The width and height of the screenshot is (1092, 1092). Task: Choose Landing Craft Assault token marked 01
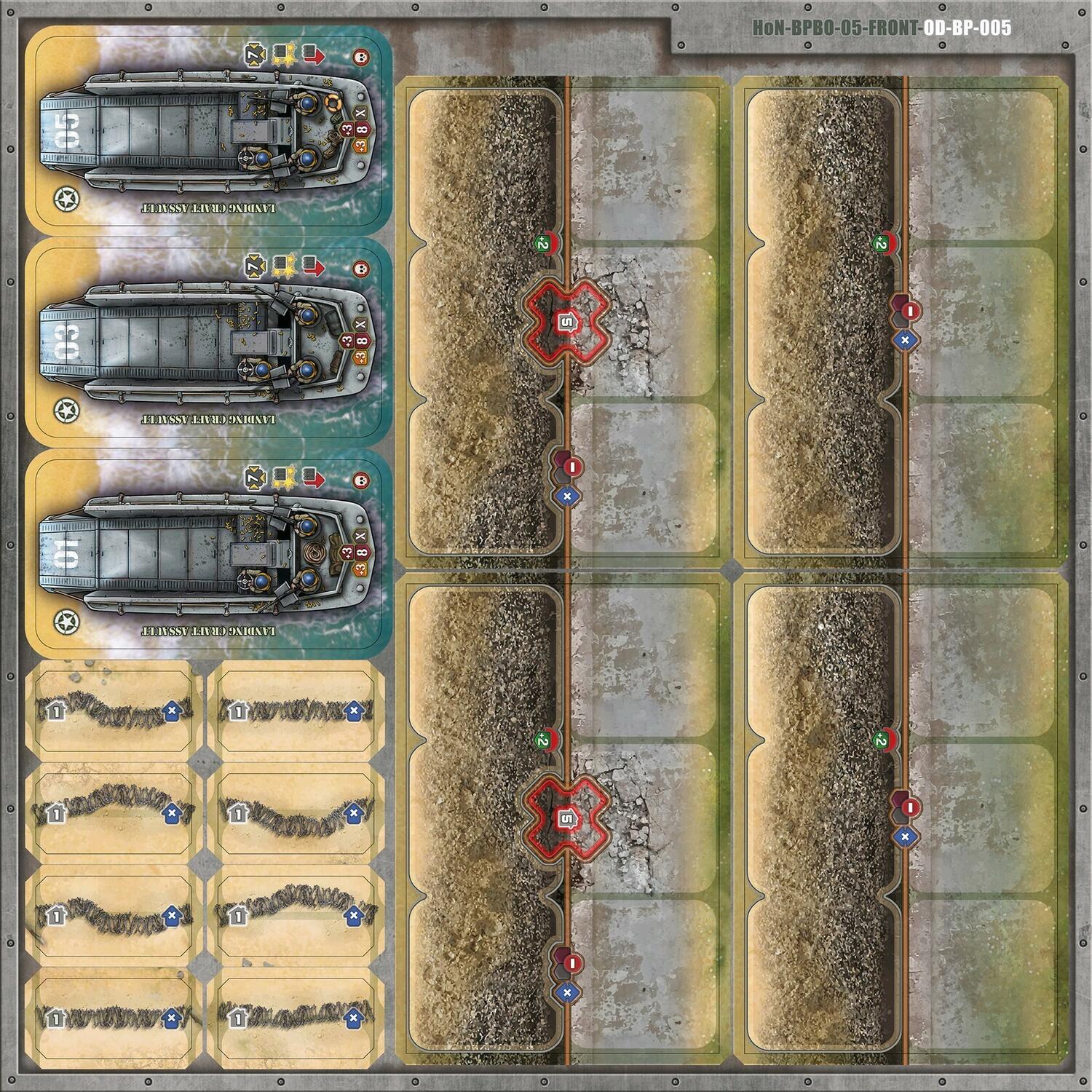coord(209,553)
